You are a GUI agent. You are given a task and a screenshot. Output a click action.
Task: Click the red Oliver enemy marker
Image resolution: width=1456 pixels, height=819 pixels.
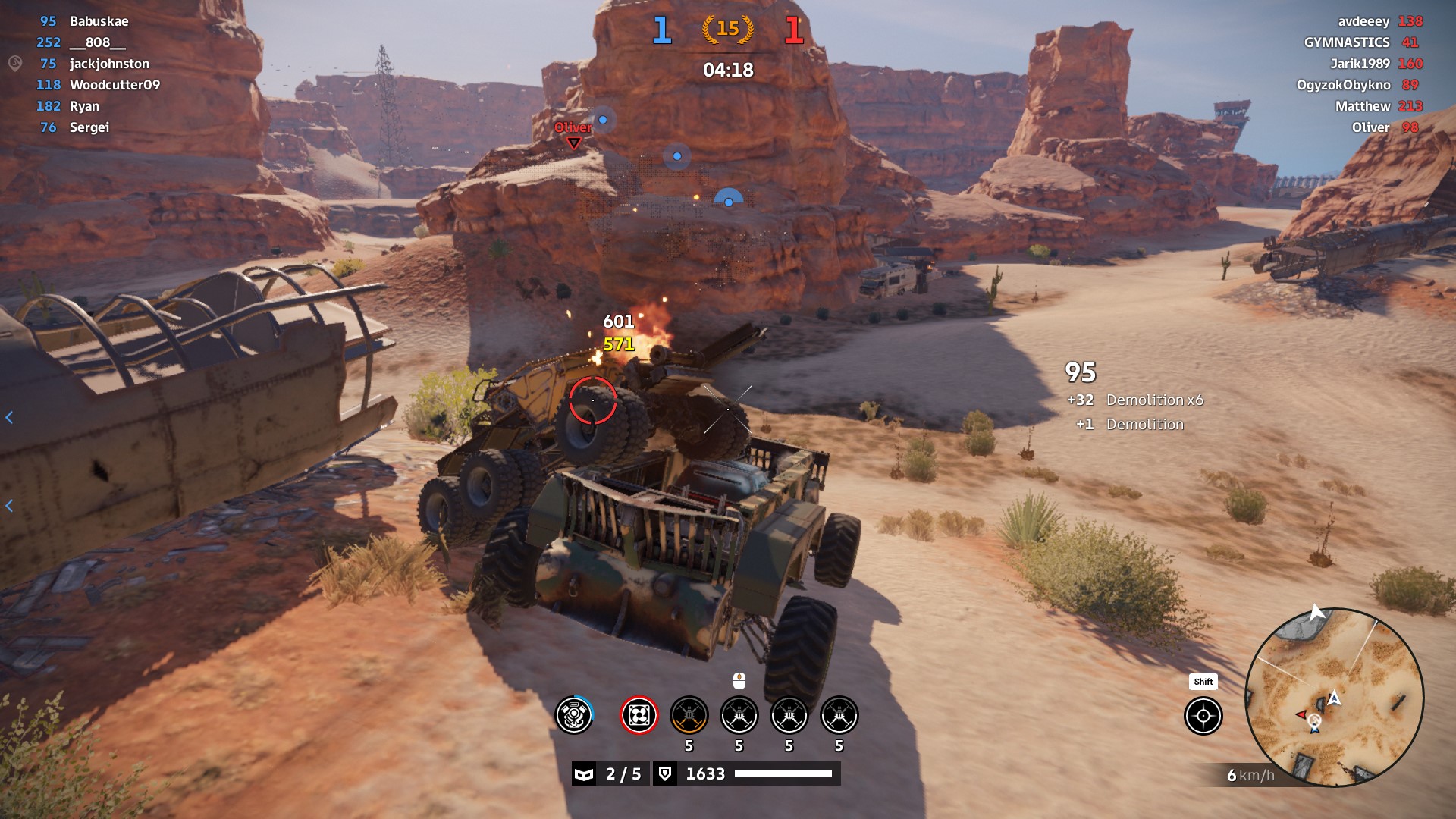coord(573,134)
